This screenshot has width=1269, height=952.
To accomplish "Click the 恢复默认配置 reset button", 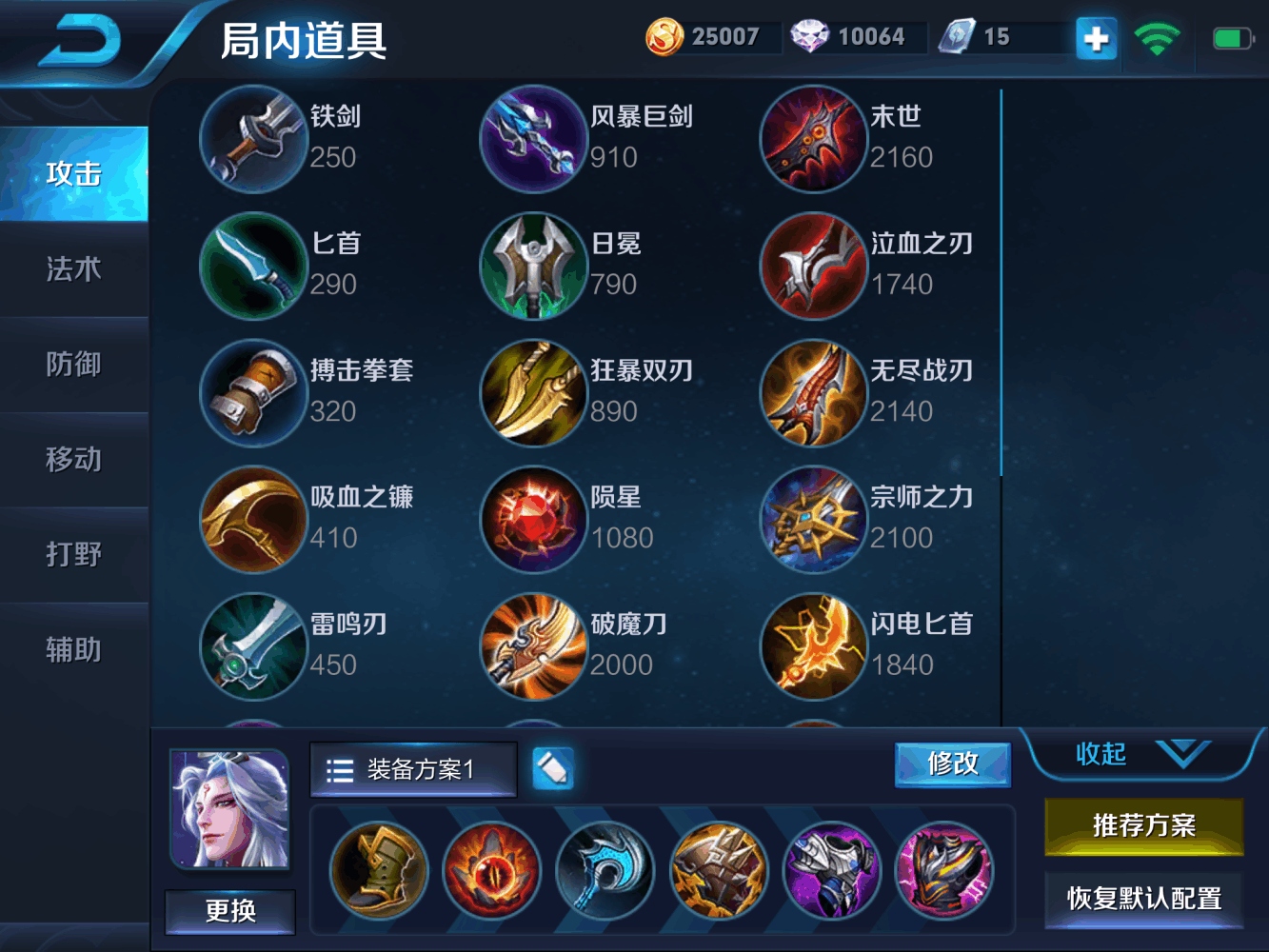I will (1142, 899).
